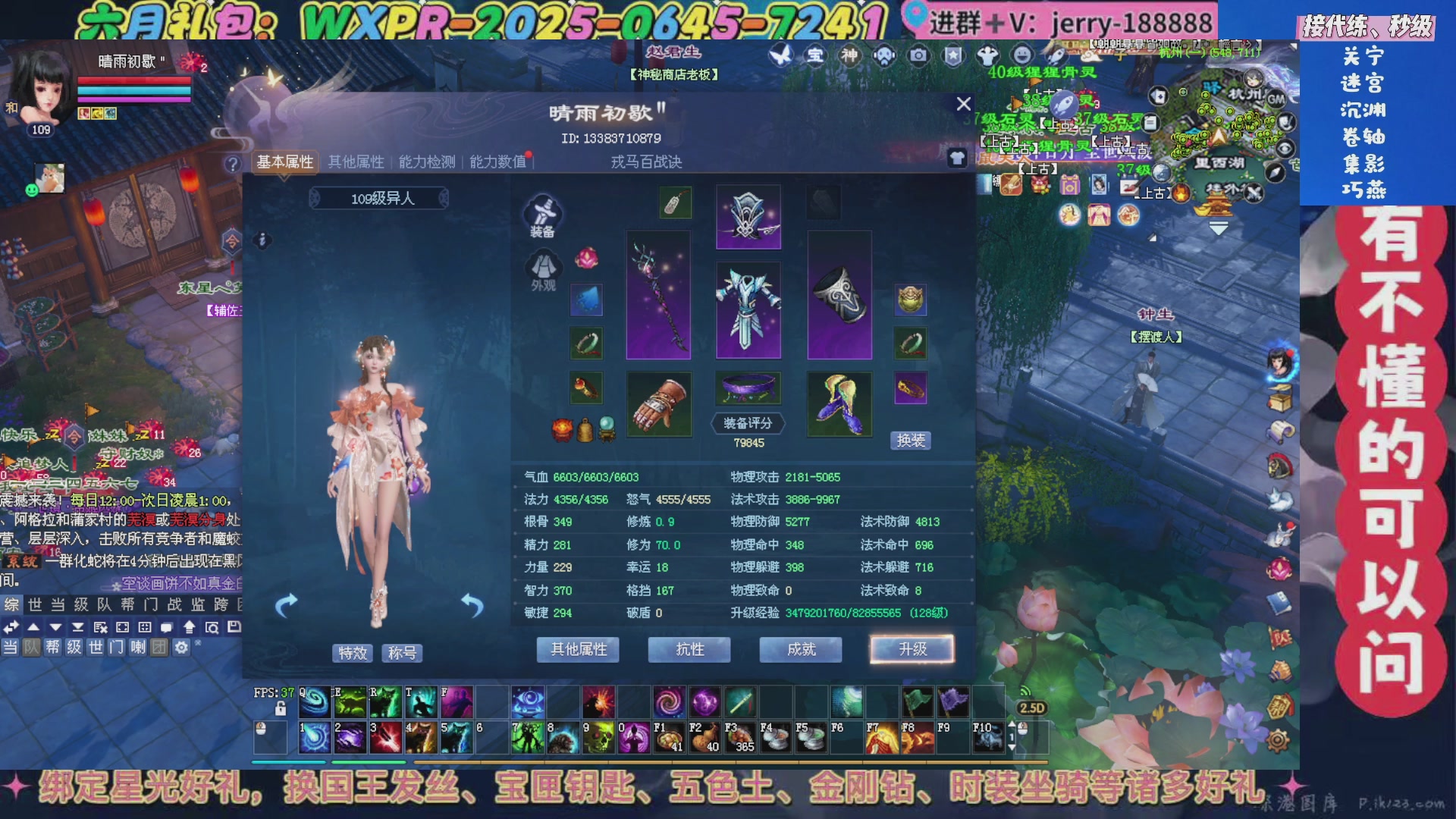The width and height of the screenshot is (1456, 819).
Task: Switch to the 其他属性 tab
Action: coord(356,162)
